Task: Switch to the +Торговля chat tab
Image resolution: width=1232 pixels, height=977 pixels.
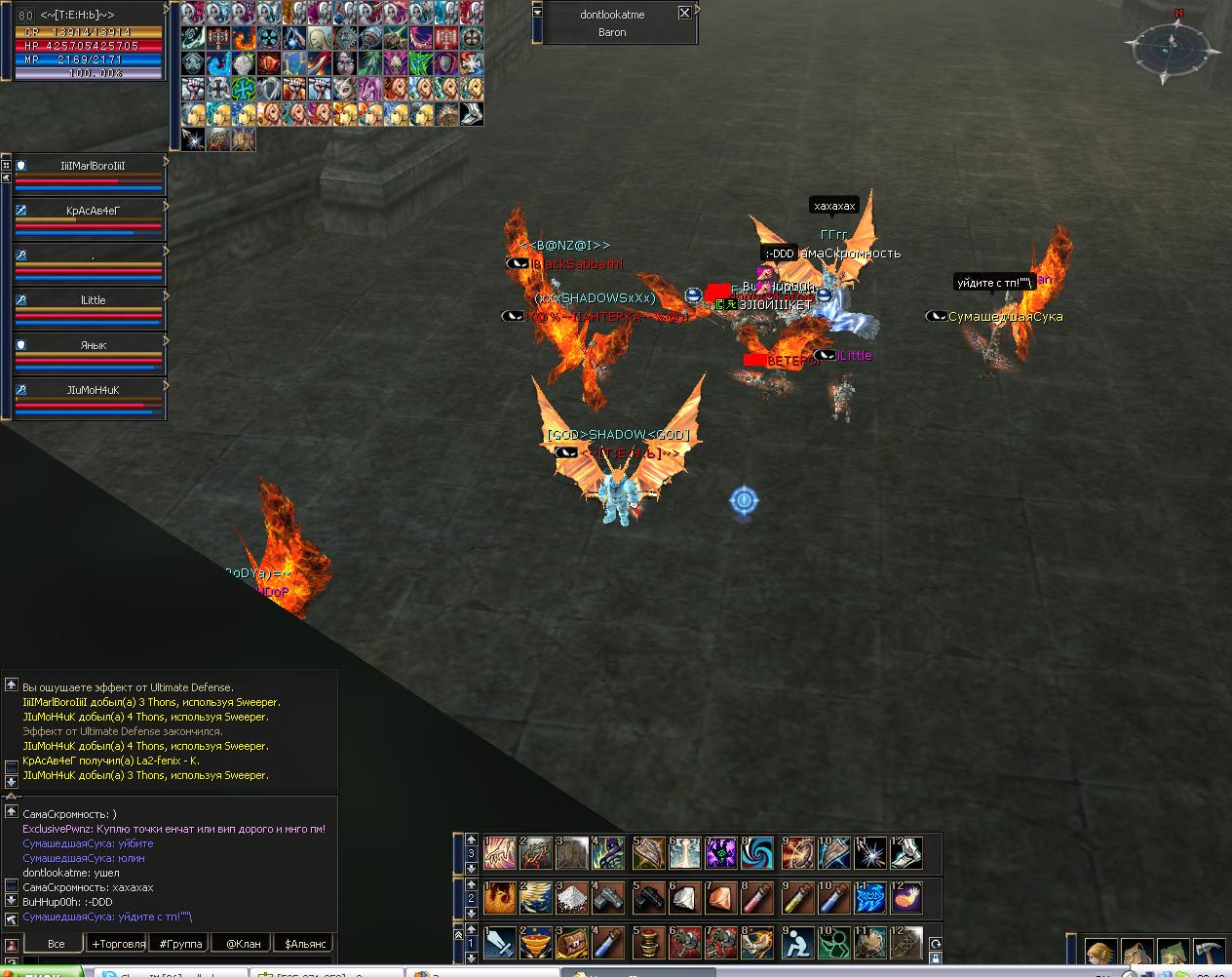Action: coord(118,944)
